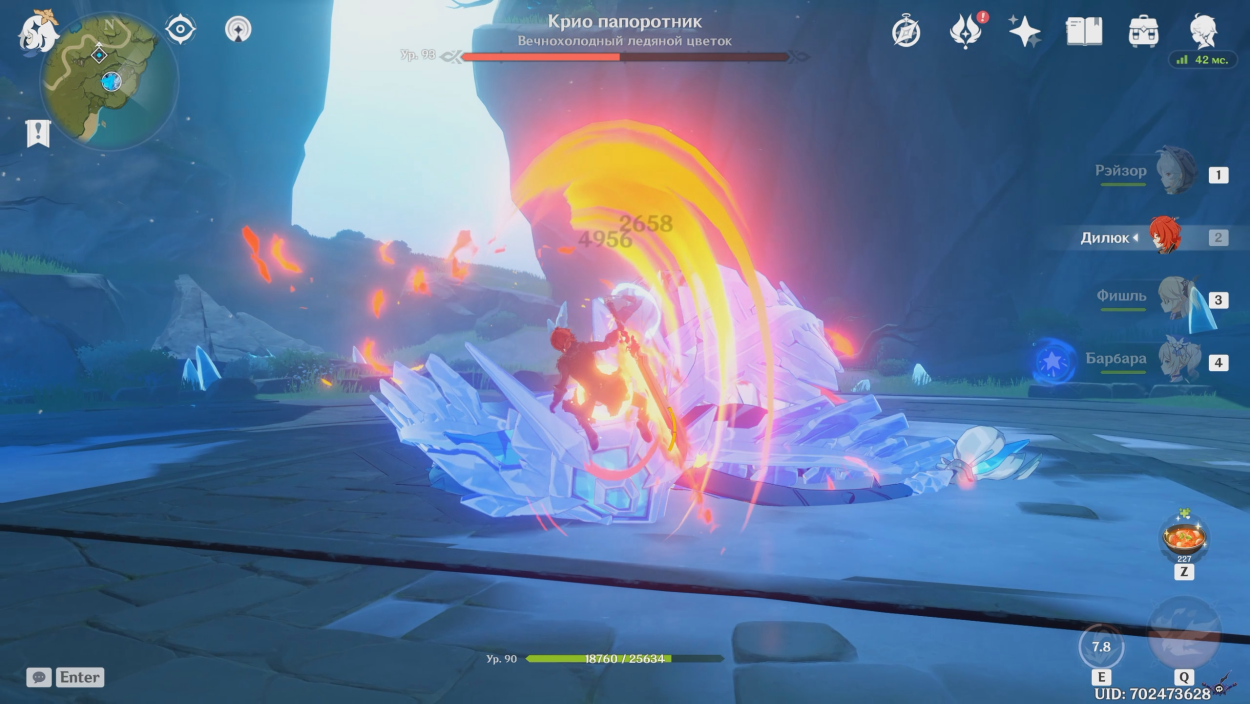Toggle the elemental sight eye icon
1250x704 pixels.
click(180, 29)
